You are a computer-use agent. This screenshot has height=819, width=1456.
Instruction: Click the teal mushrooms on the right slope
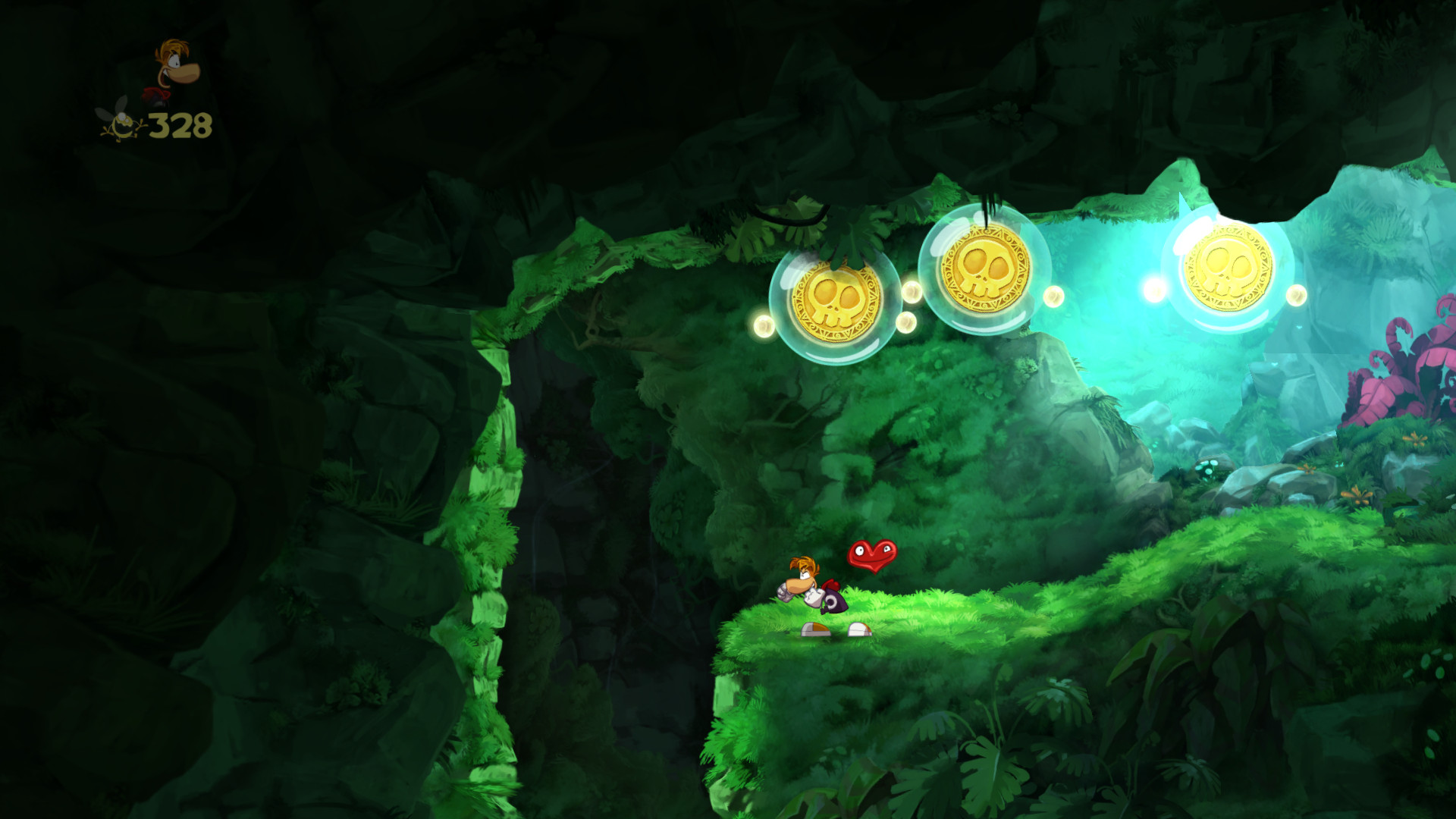1207,466
